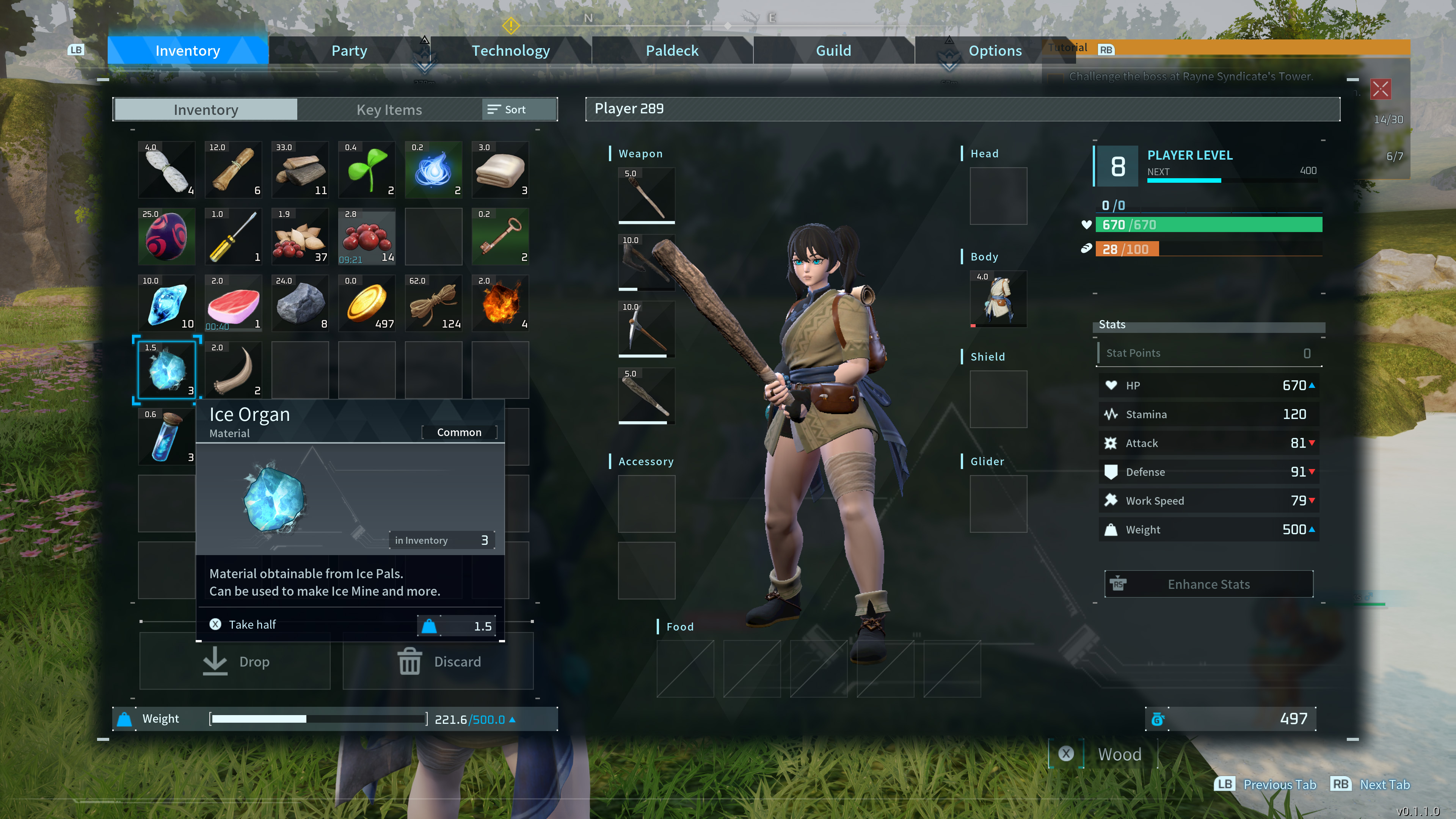Choose the flame organ slot
This screenshot has width=1456, height=819.
coord(500,303)
